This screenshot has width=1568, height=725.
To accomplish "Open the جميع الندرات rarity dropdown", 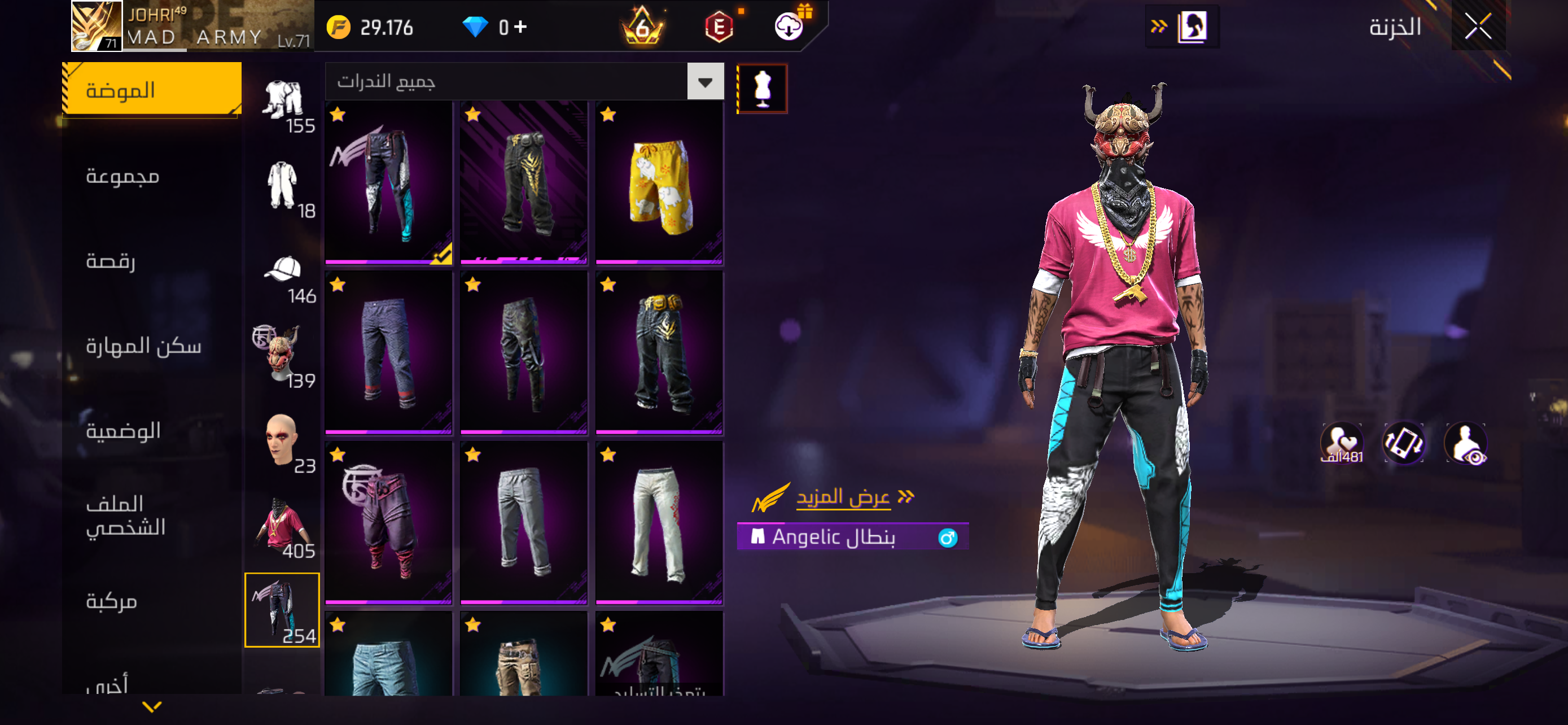I will (x=705, y=81).
